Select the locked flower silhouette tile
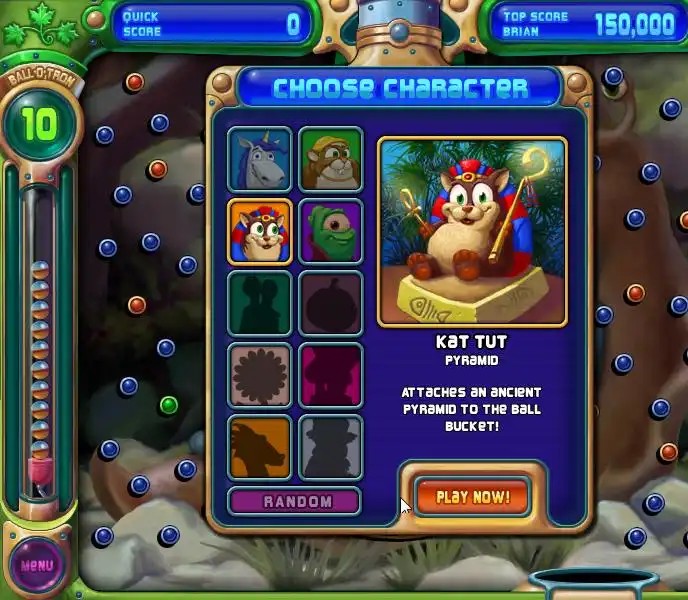This screenshot has height=600, width=688. pos(260,375)
